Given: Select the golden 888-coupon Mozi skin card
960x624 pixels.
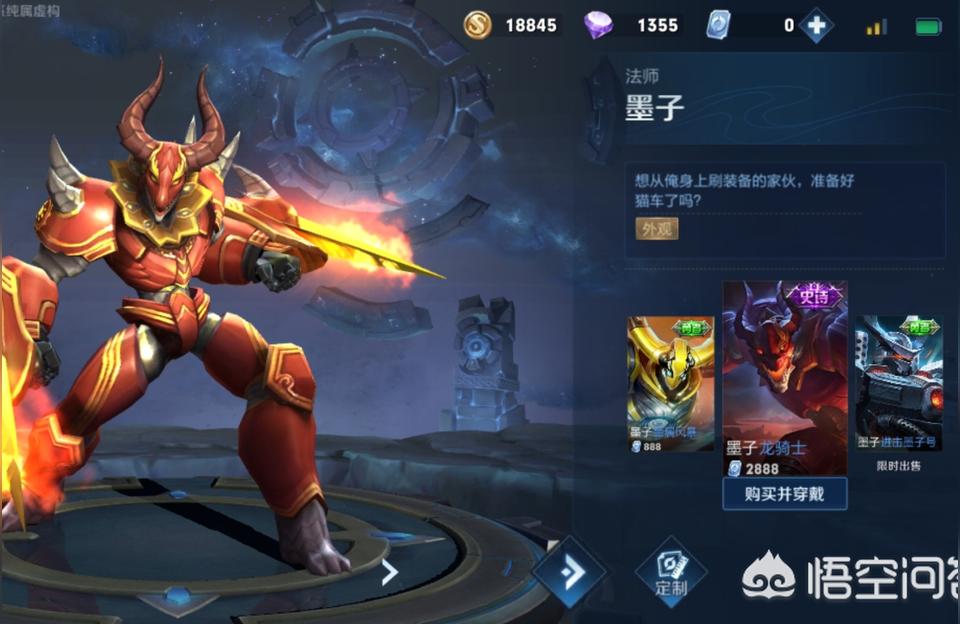Looking at the screenshot, I should pyautogui.click(x=670, y=384).
